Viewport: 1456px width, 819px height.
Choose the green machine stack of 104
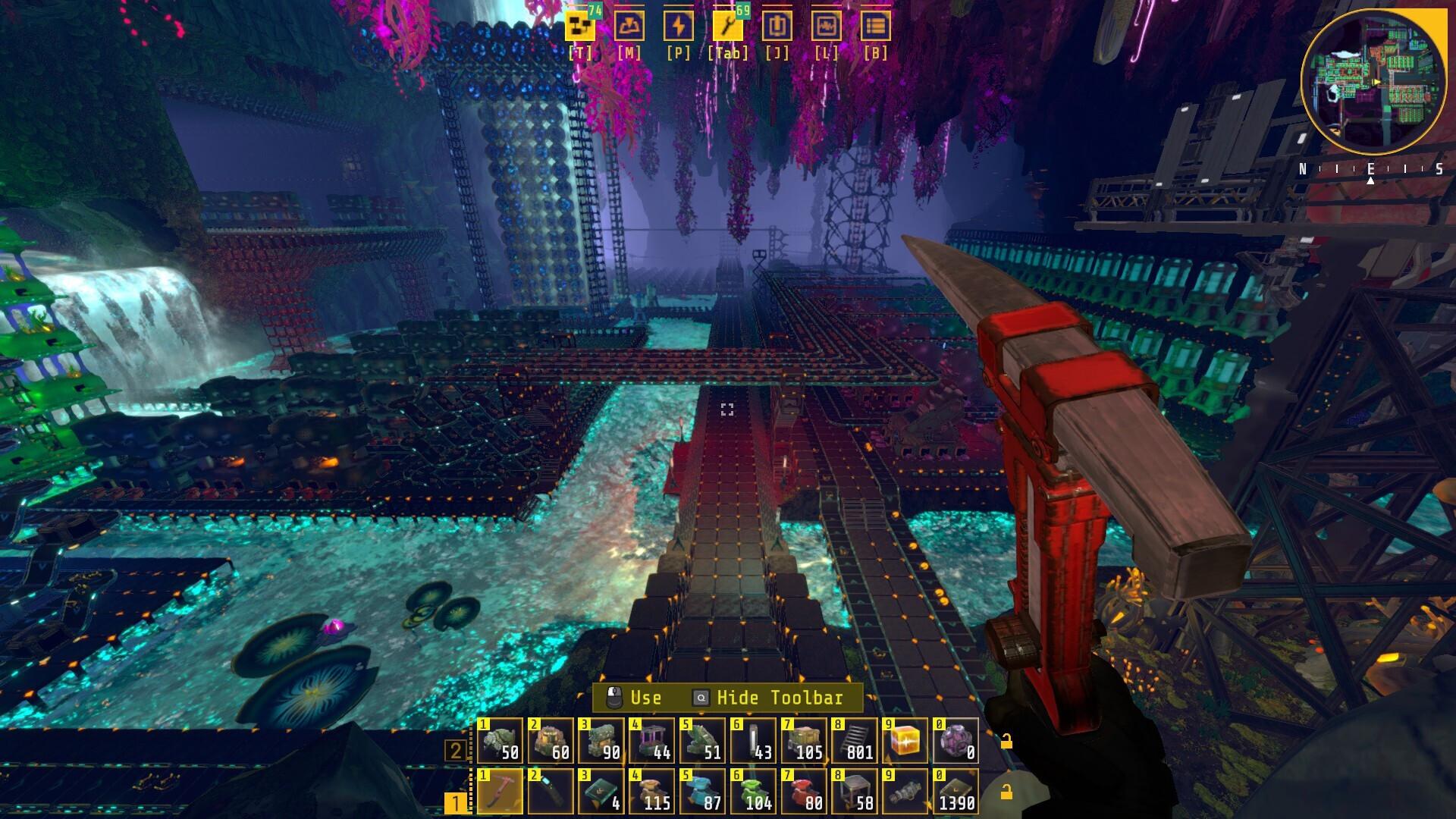click(753, 791)
